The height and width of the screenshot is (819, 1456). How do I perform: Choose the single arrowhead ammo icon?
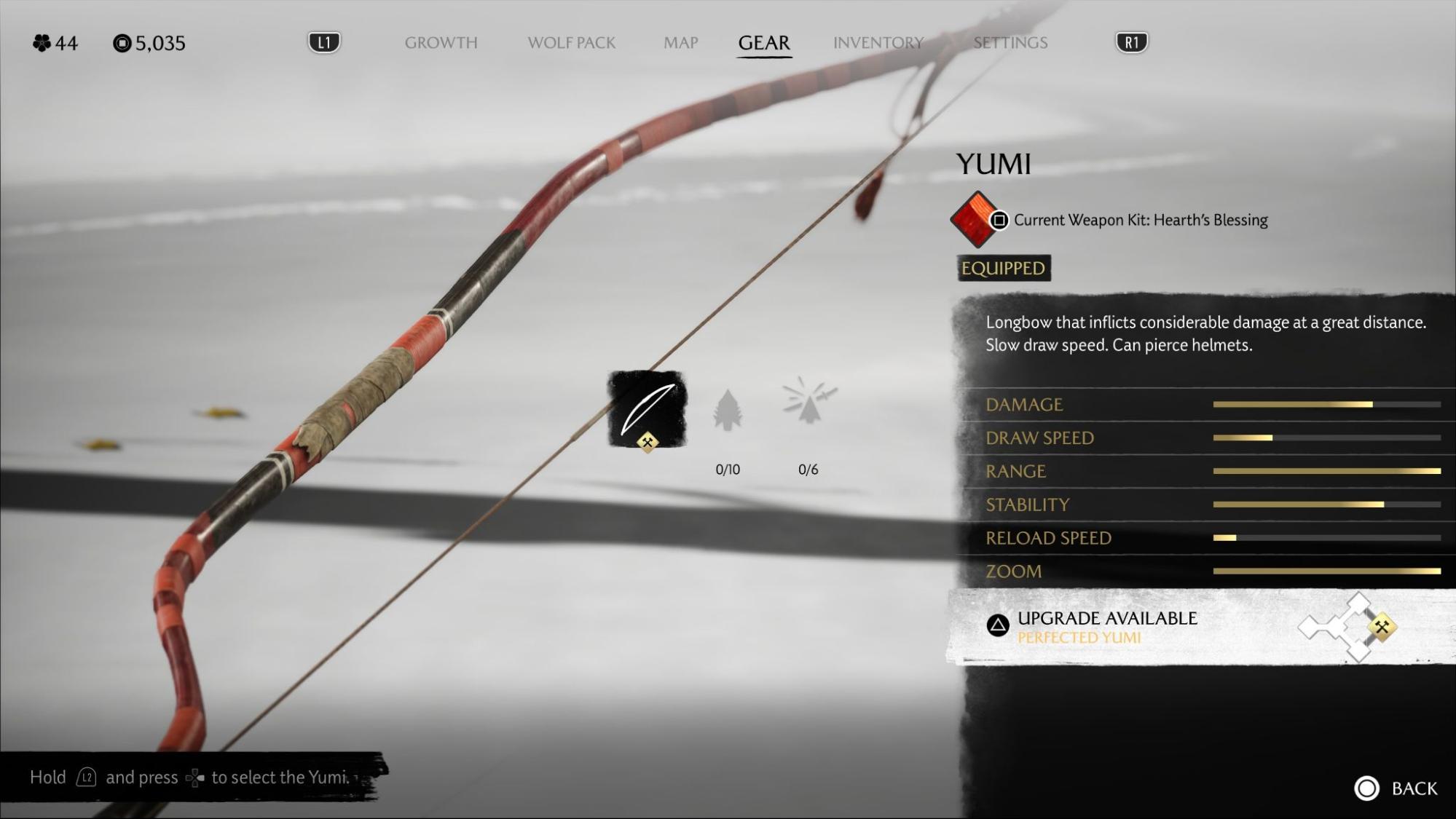727,411
